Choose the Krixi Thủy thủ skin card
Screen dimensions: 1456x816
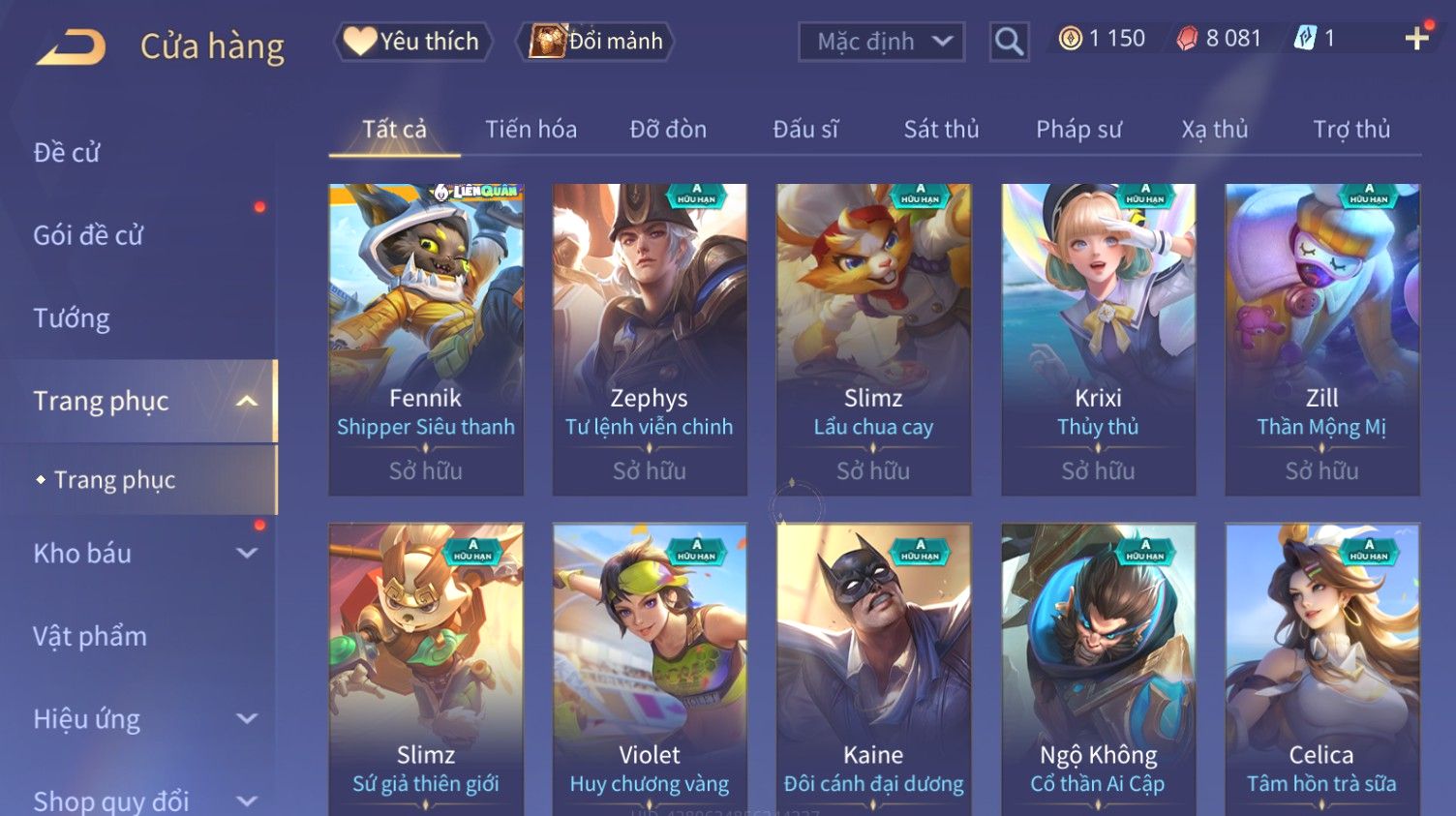[x=1098, y=339]
